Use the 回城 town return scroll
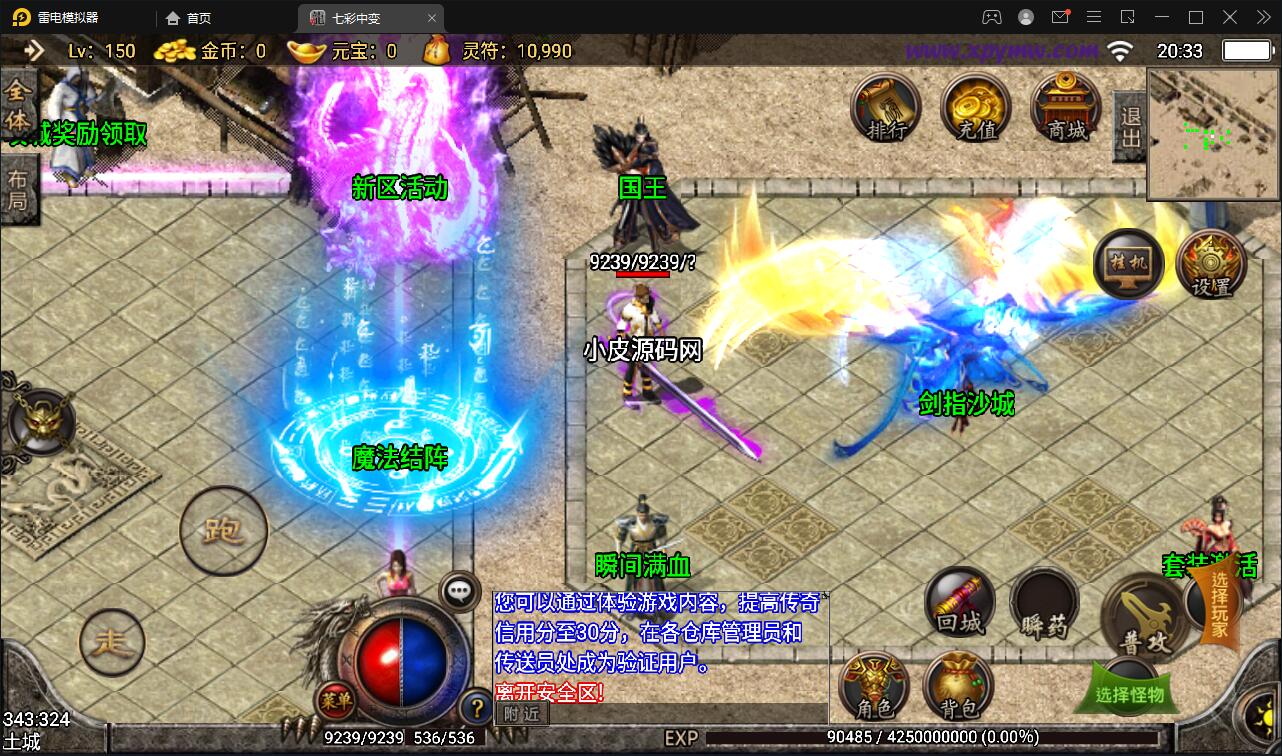 click(960, 602)
